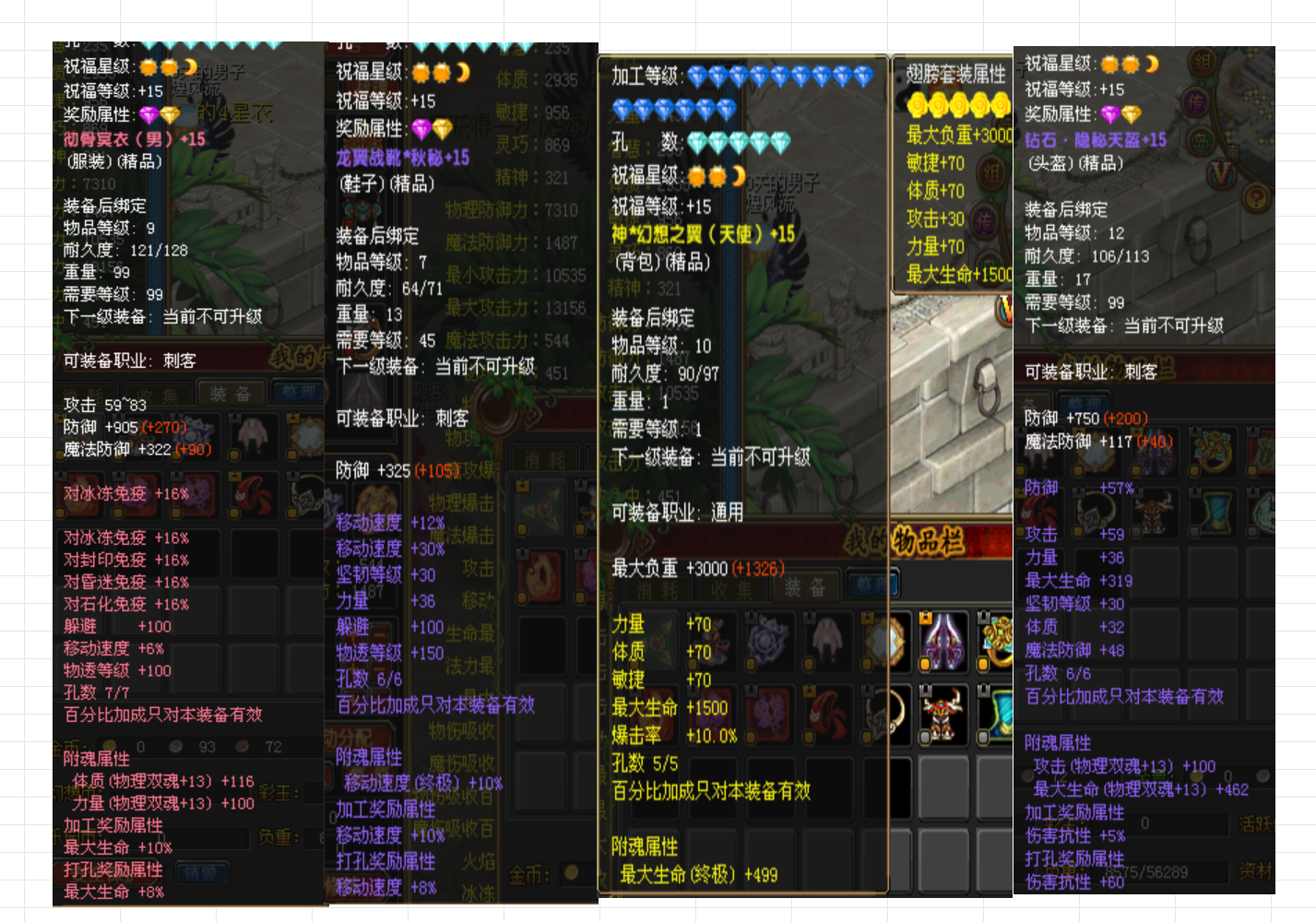Select the purple dual blades item in inventory
Screen dimensions: 1316x922
943,641
